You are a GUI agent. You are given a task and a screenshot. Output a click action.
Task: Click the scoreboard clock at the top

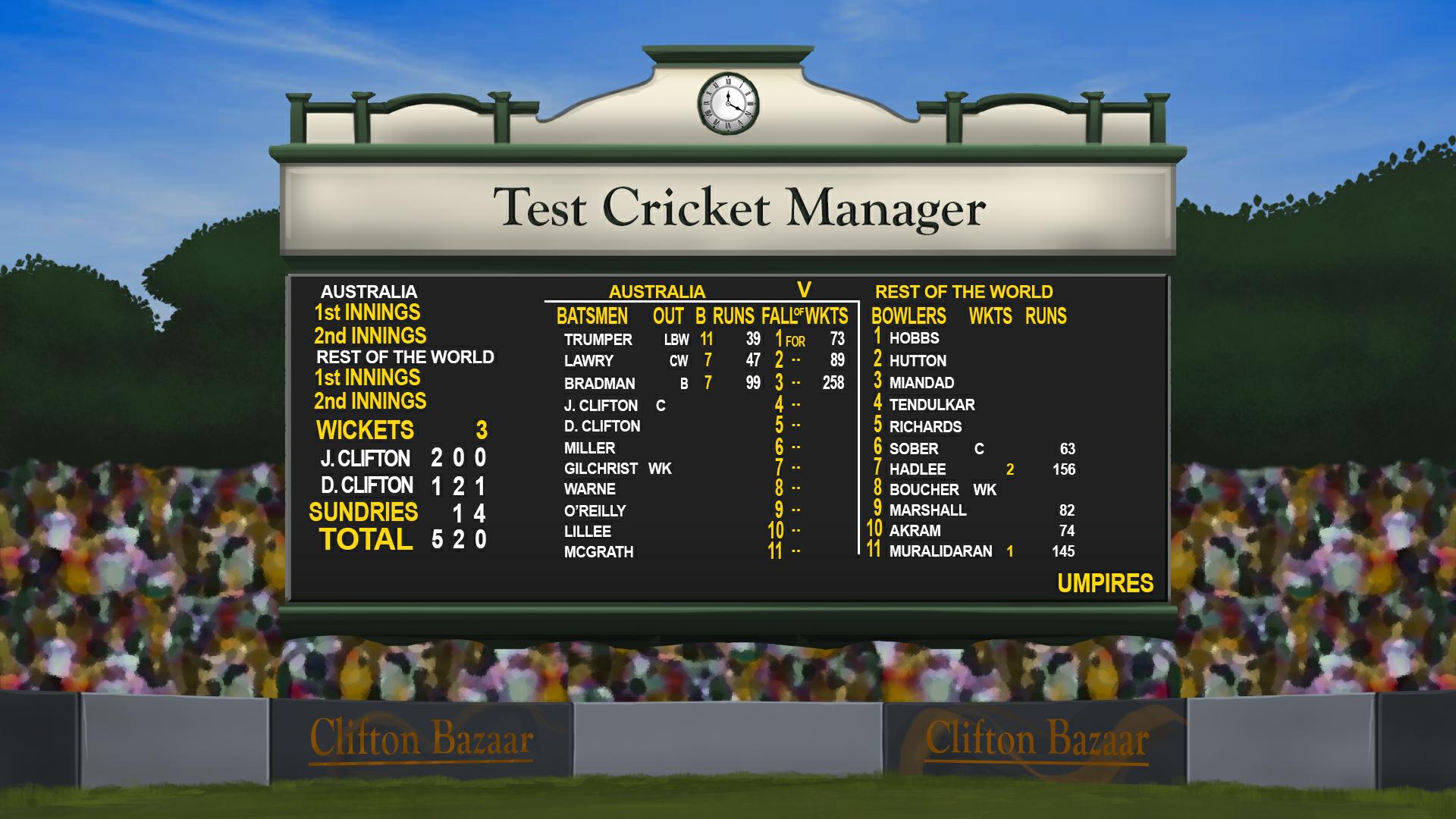(727, 104)
